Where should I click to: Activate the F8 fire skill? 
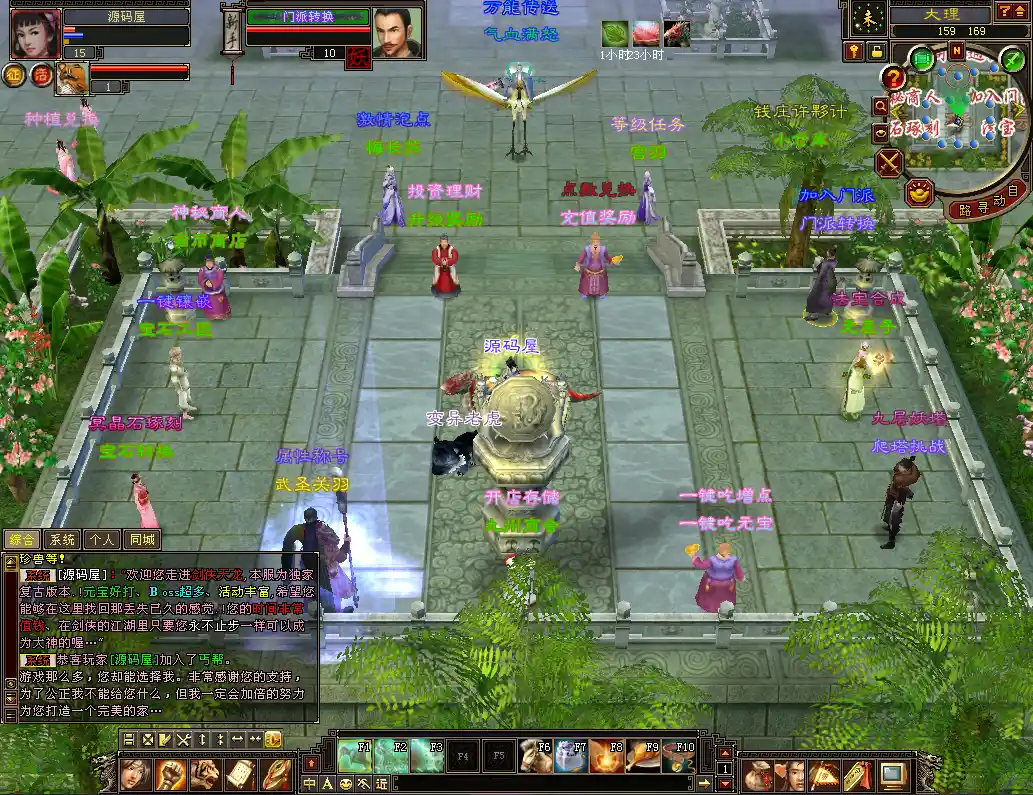[607, 755]
